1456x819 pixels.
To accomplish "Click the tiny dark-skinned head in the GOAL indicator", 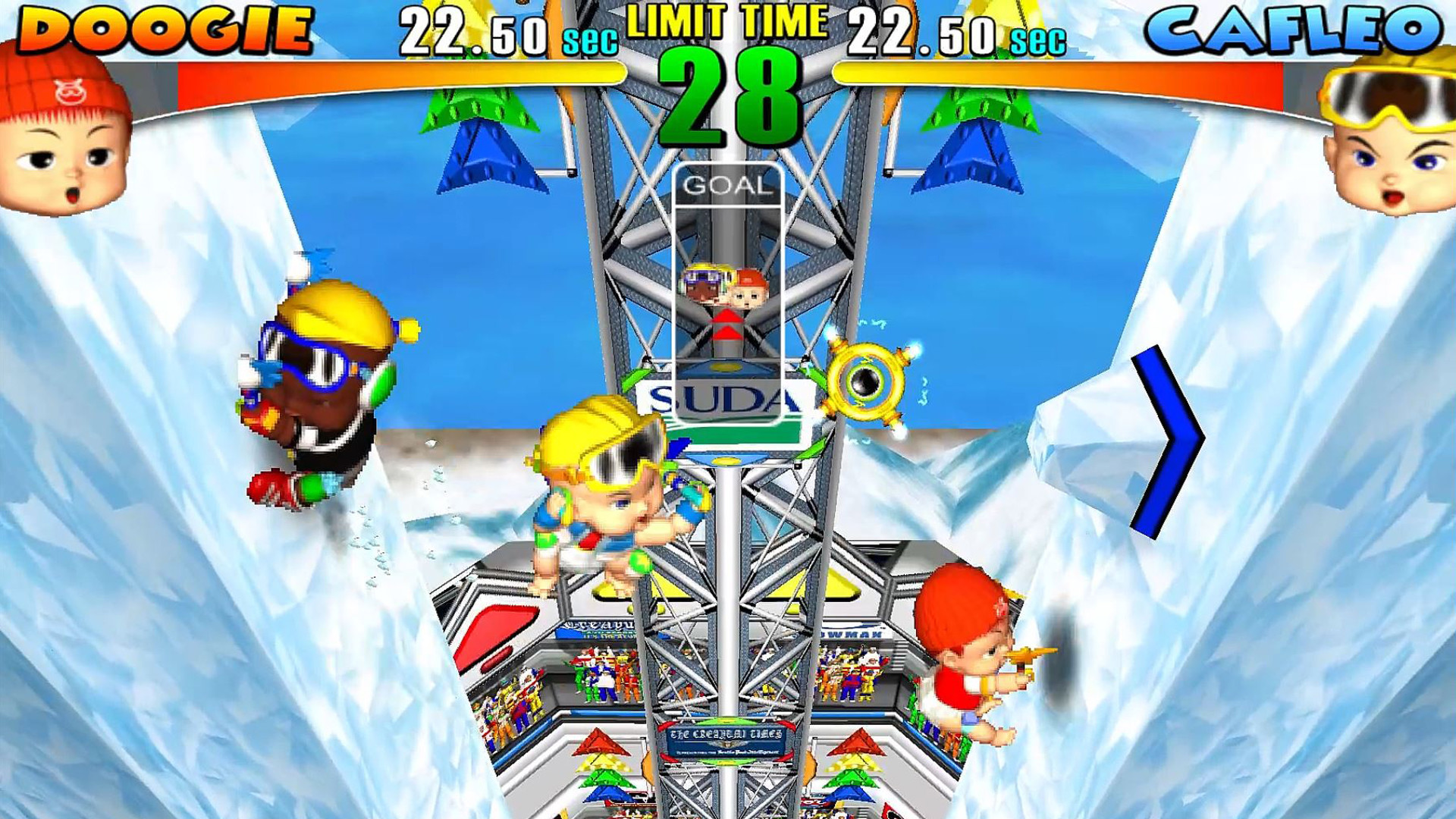I will tap(701, 288).
